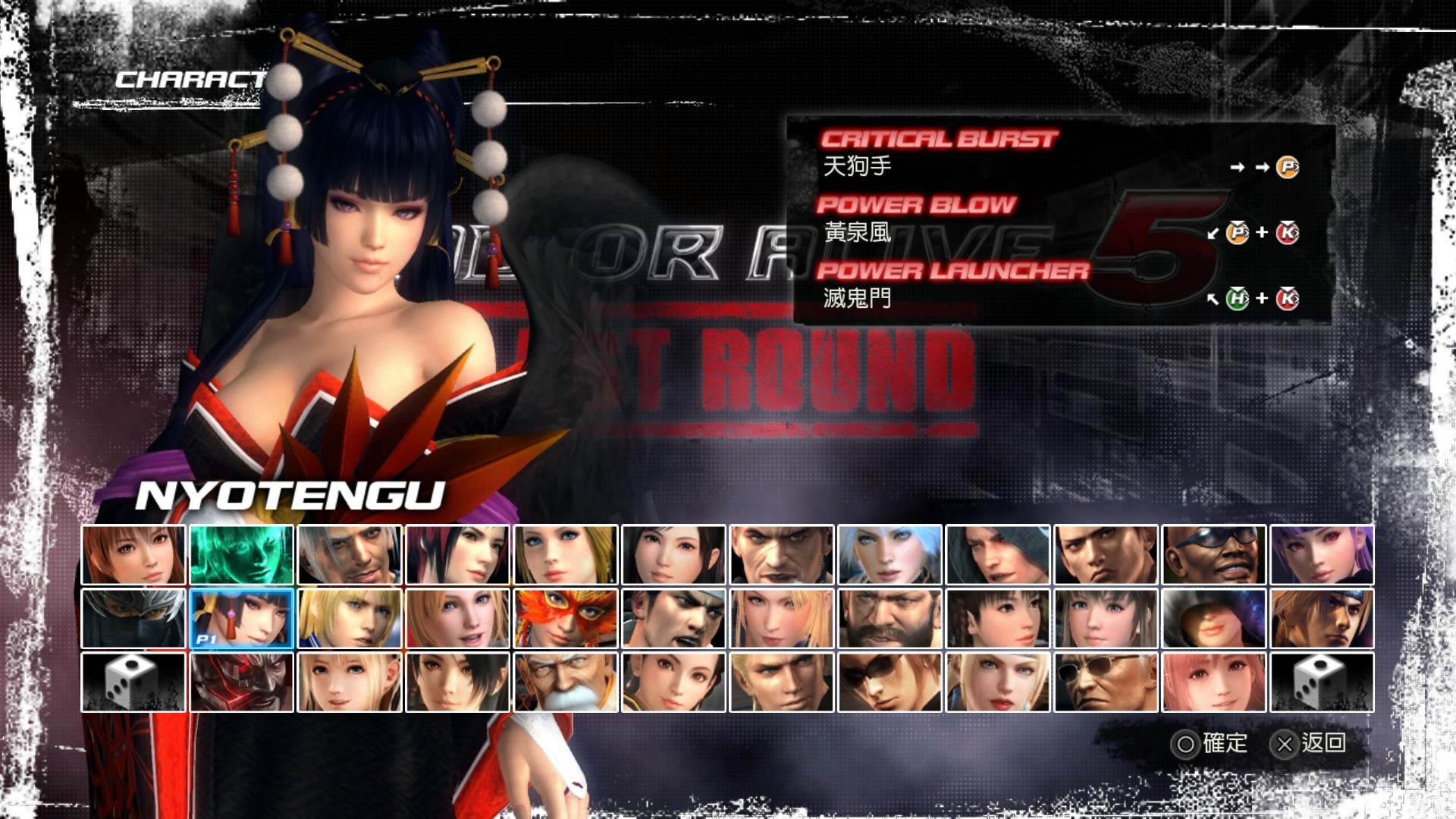
Task: Pick Pai with braided black hair
Action: coord(998,618)
